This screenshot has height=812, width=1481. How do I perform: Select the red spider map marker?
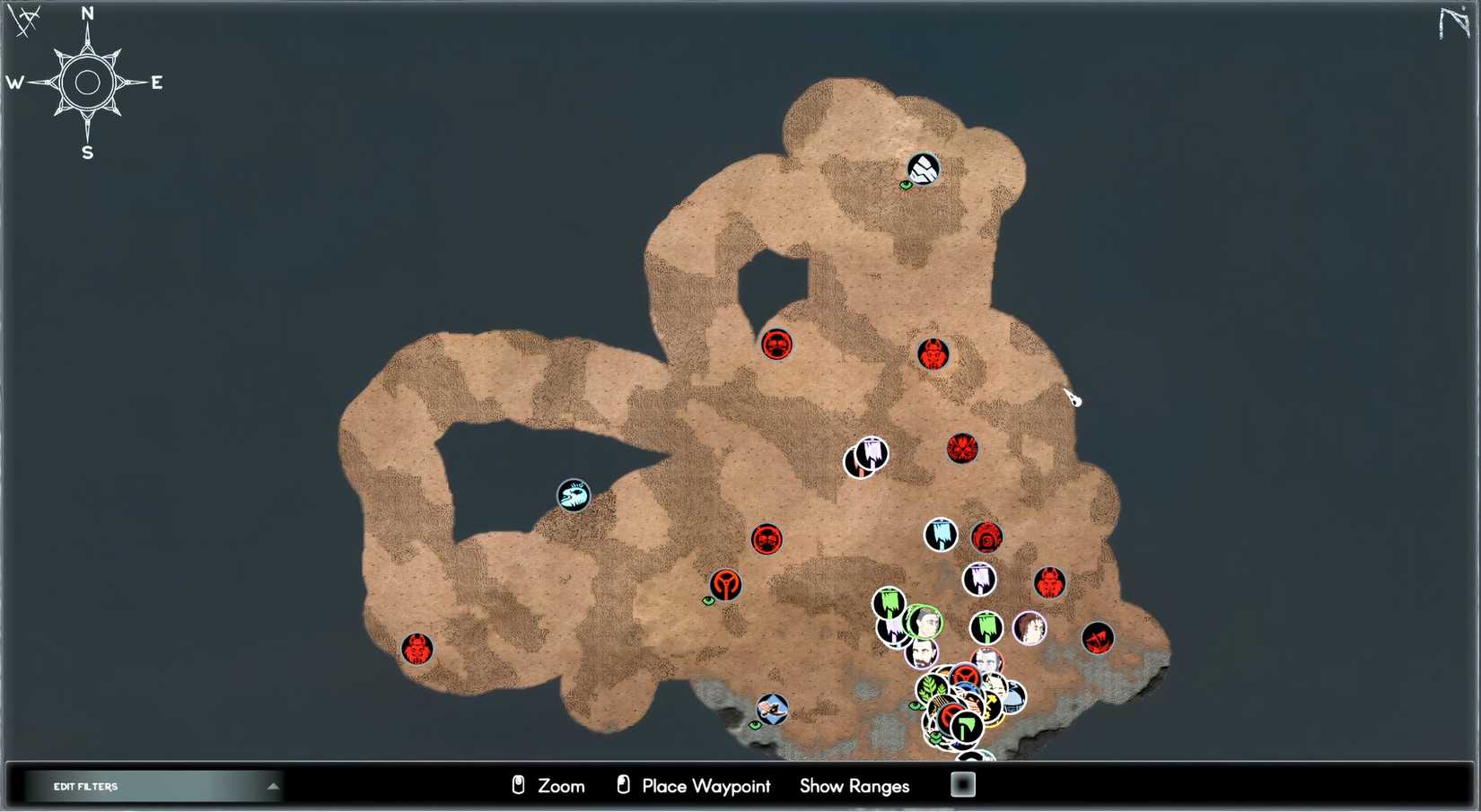click(x=962, y=448)
